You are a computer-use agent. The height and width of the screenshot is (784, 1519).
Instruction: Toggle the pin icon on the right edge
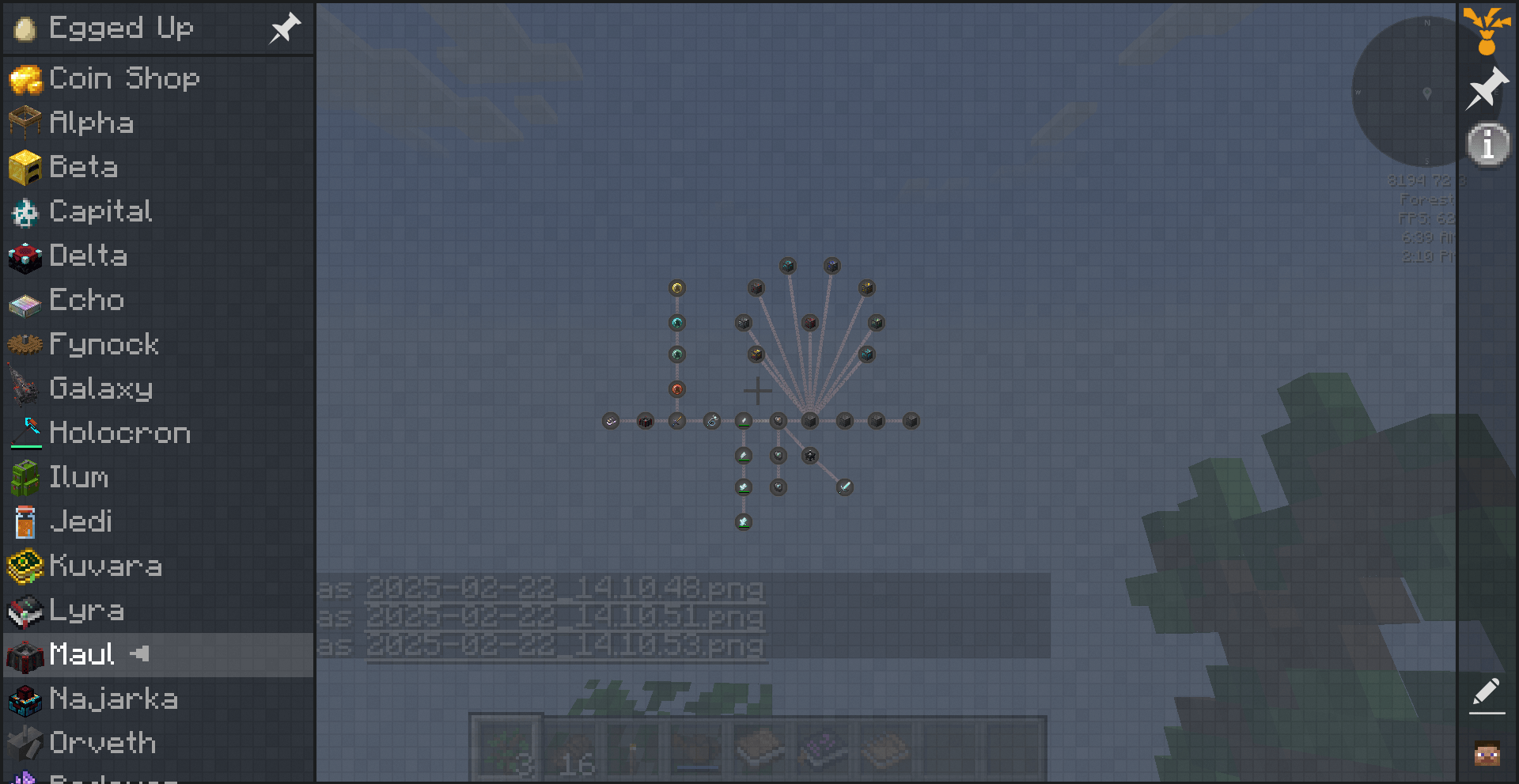[x=1487, y=89]
